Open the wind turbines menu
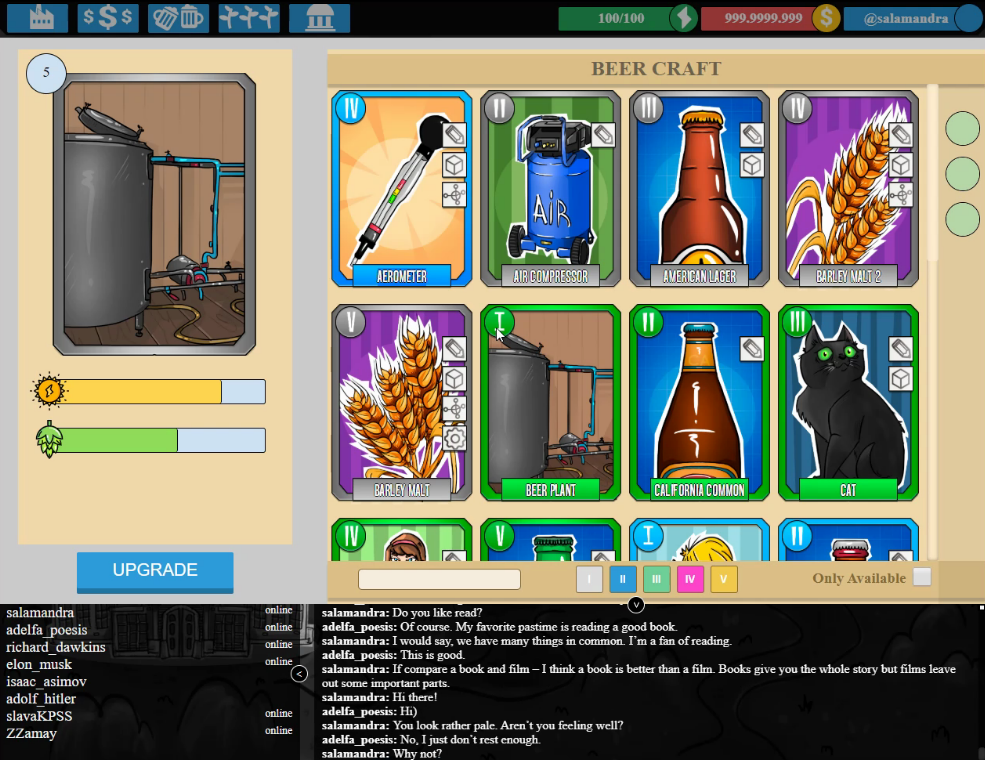This screenshot has height=760, width=985. pos(249,18)
